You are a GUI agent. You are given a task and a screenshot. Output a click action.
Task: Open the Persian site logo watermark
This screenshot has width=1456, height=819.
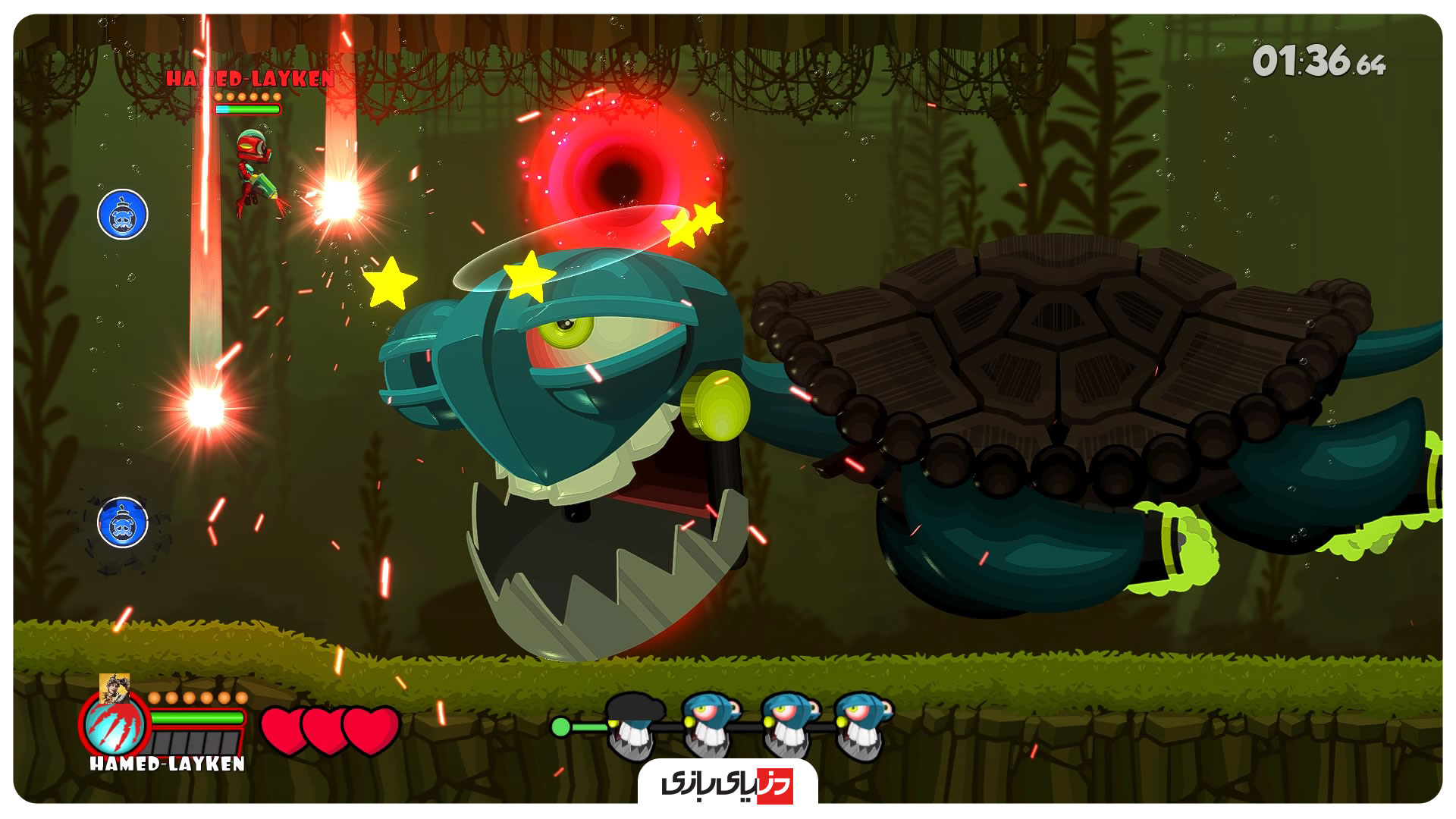point(727,783)
